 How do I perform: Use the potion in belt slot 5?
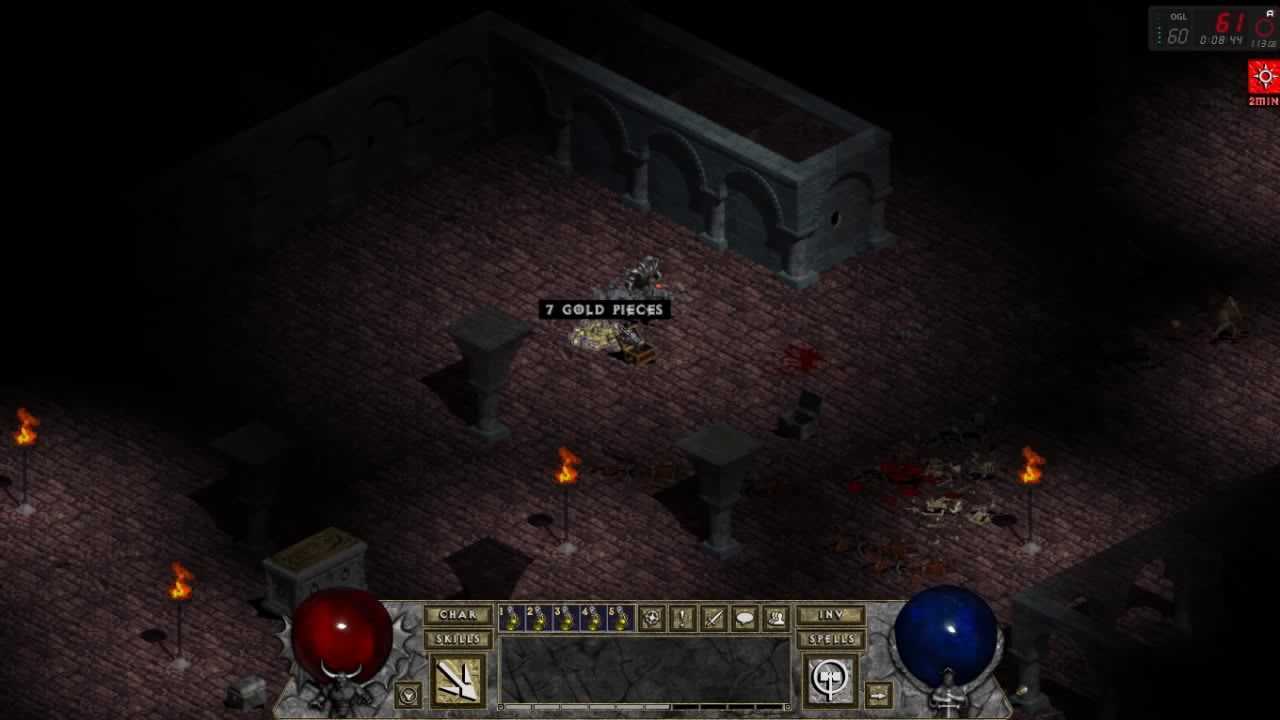(620, 619)
